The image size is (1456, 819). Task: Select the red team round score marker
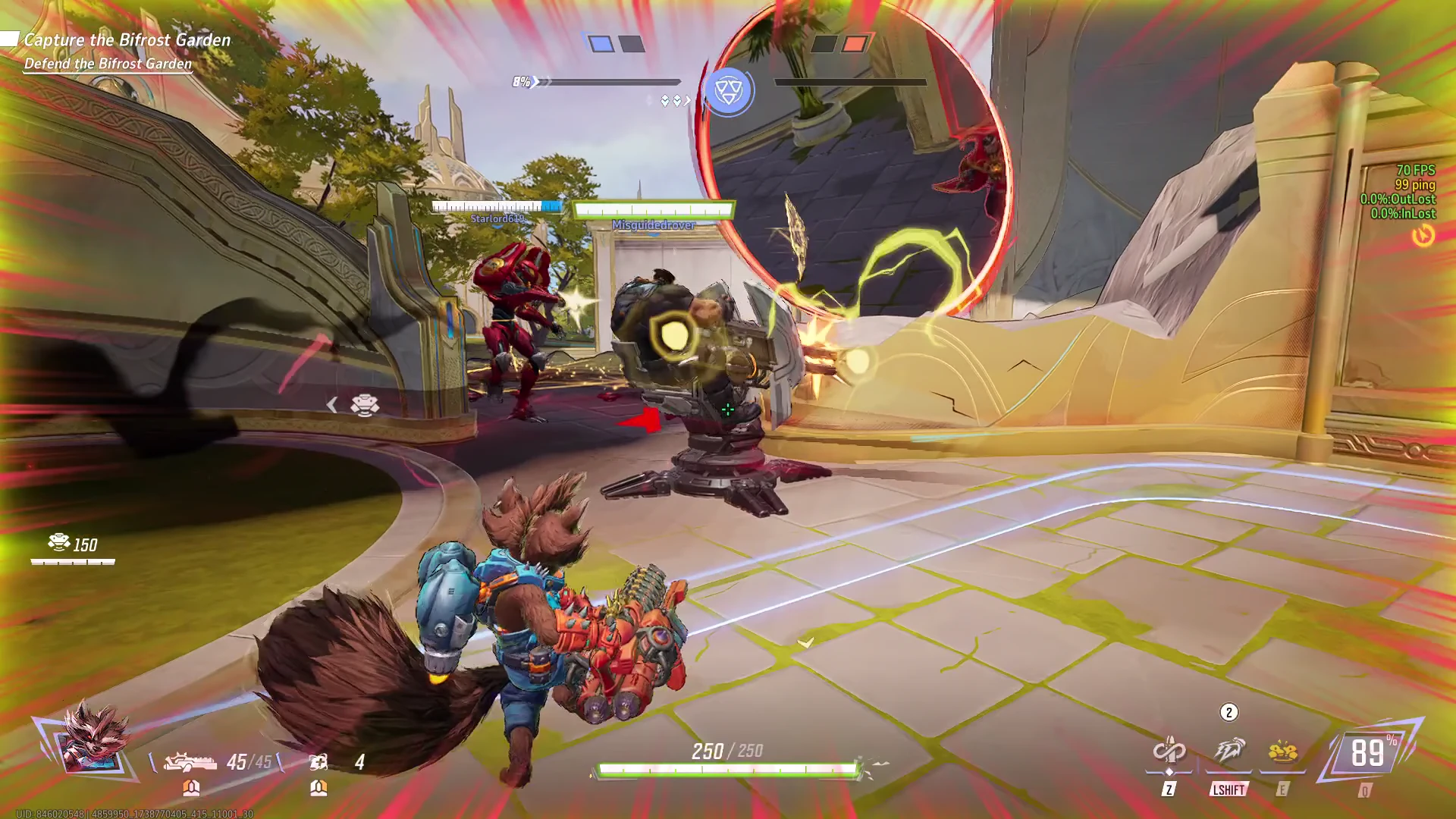854,44
